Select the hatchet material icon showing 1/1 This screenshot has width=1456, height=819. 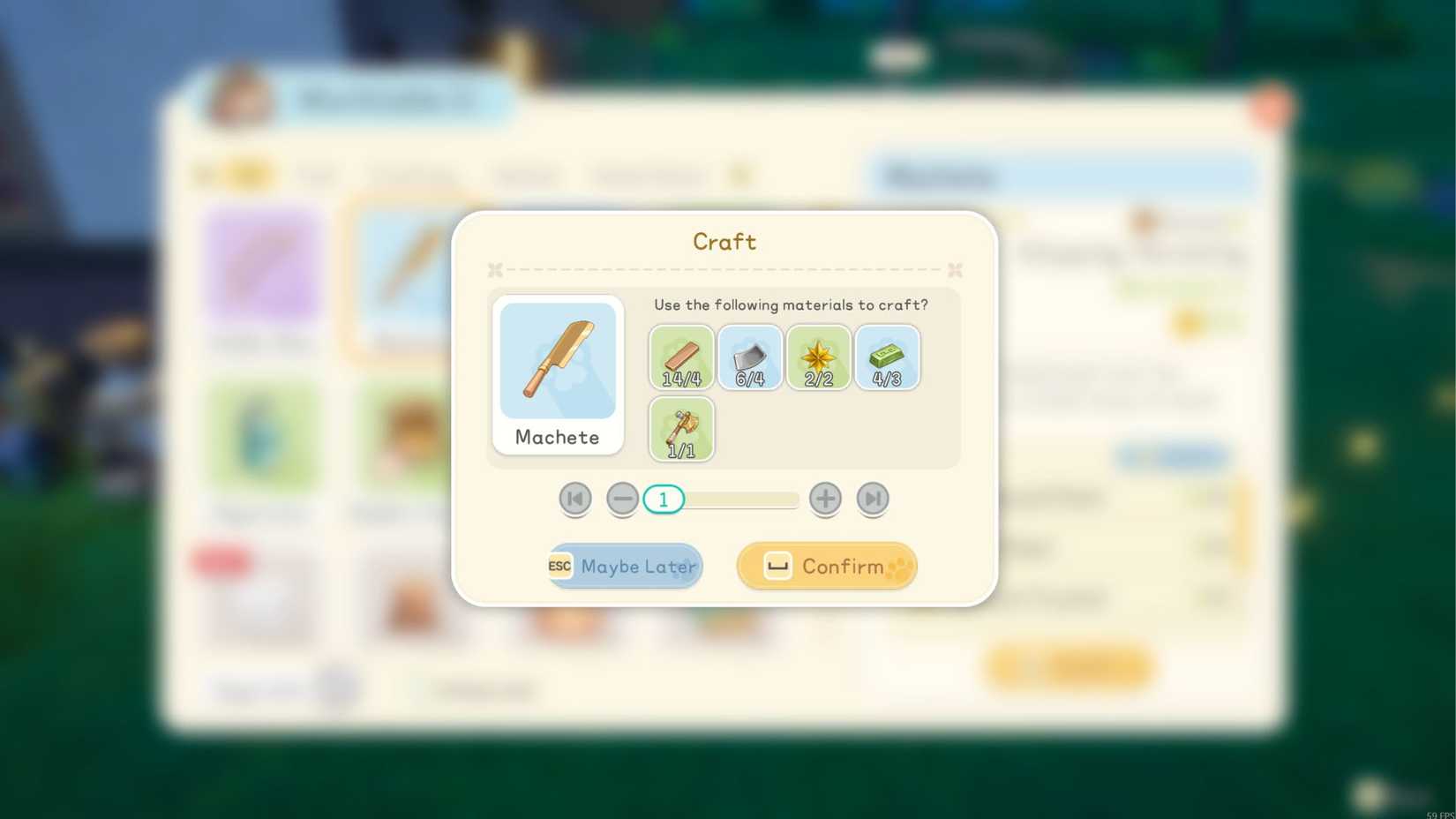coord(680,428)
